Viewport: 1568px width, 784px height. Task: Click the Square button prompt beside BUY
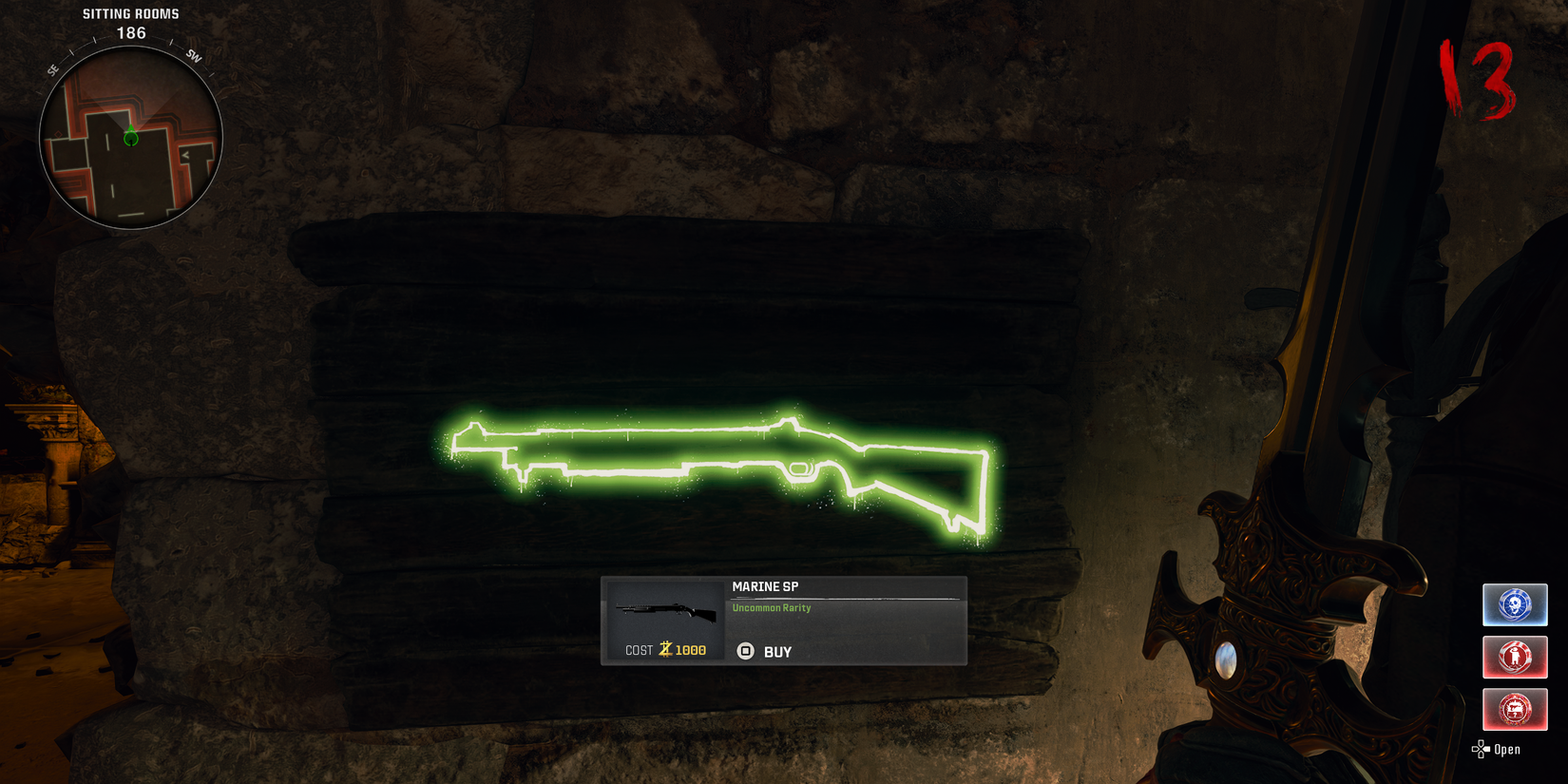(x=745, y=651)
